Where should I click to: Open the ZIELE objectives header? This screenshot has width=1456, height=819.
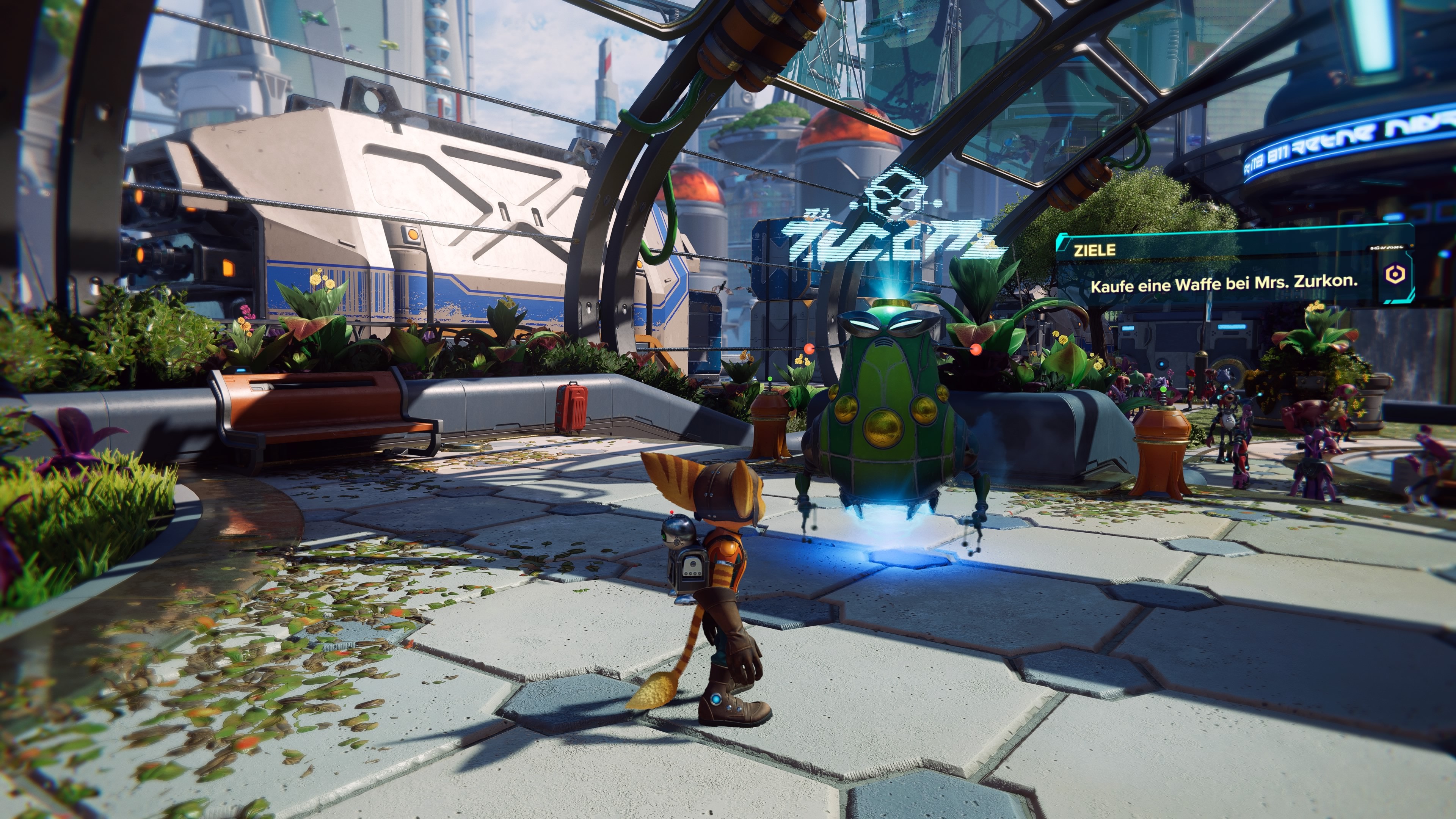coord(1094,250)
